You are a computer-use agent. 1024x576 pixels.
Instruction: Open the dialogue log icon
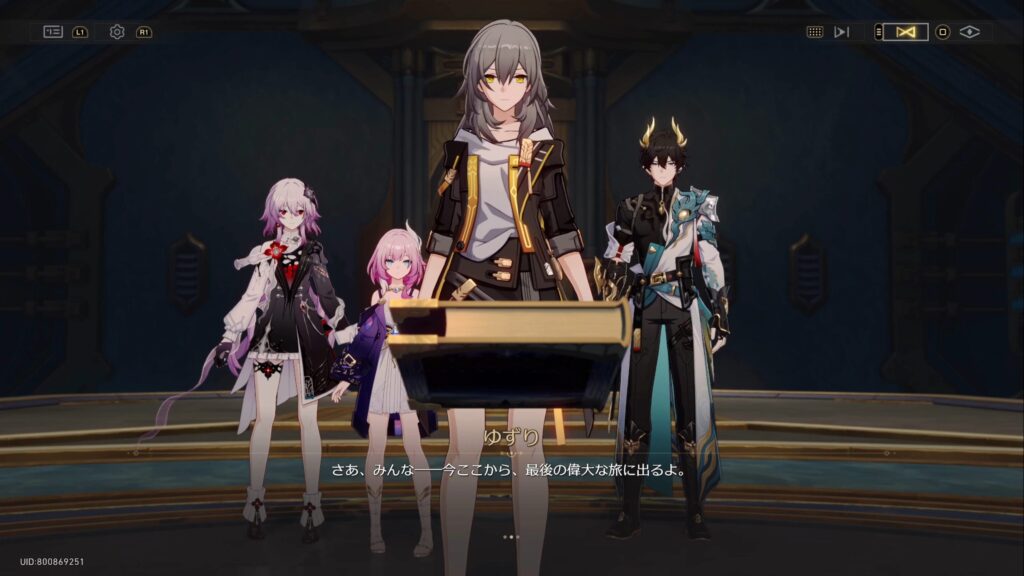[53, 32]
